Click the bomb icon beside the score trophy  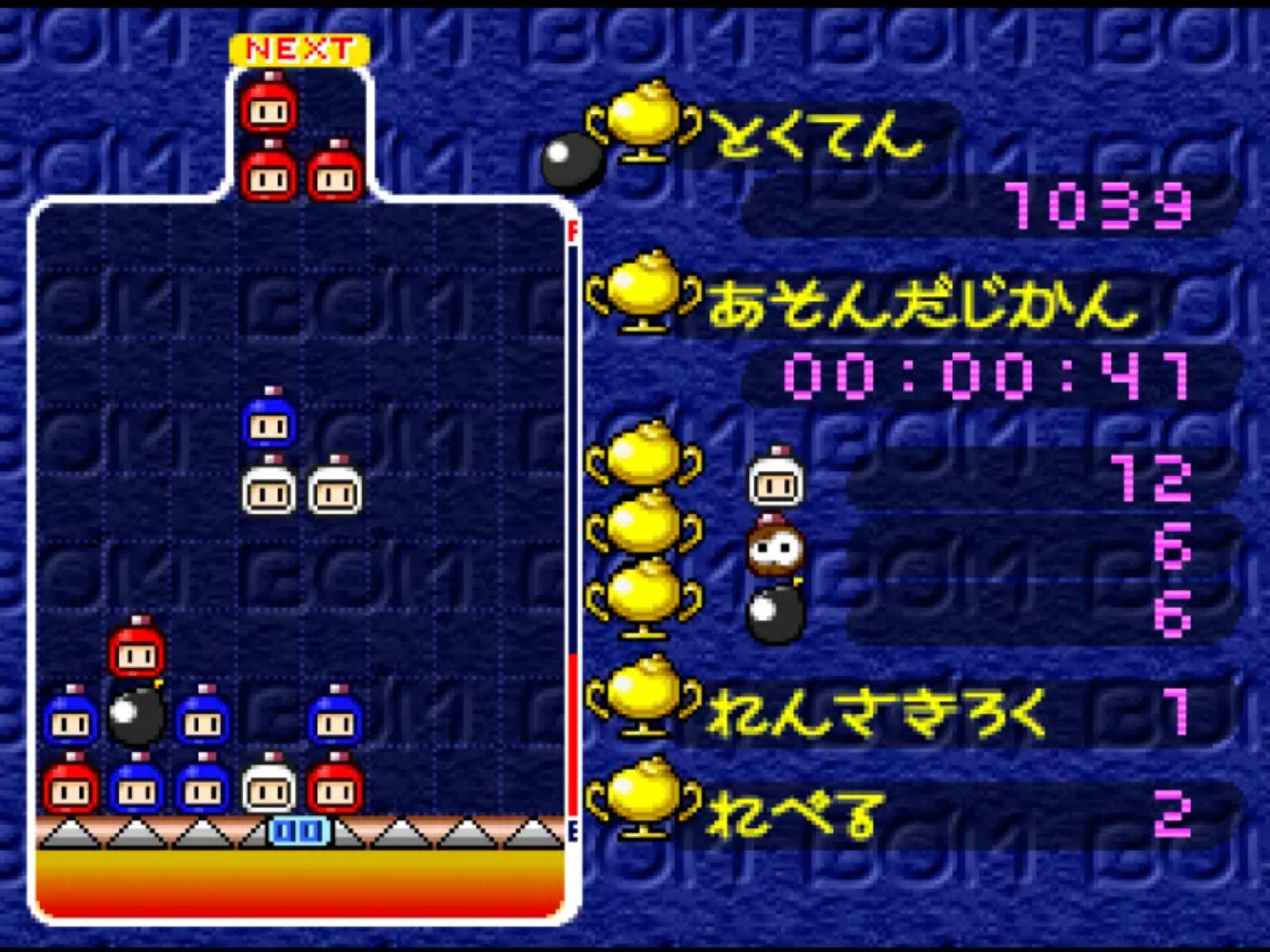click(572, 161)
